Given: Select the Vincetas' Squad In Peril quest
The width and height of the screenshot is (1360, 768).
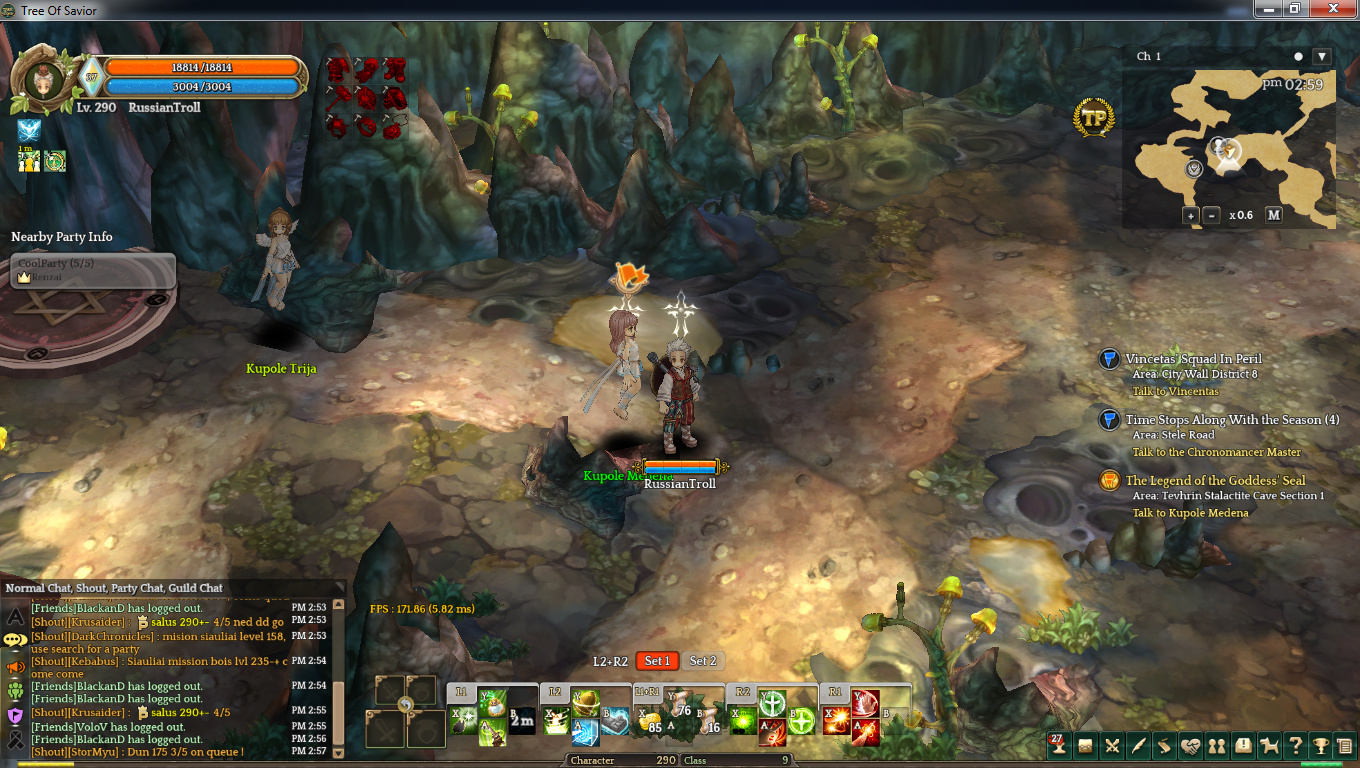Looking at the screenshot, I should coord(1193,359).
